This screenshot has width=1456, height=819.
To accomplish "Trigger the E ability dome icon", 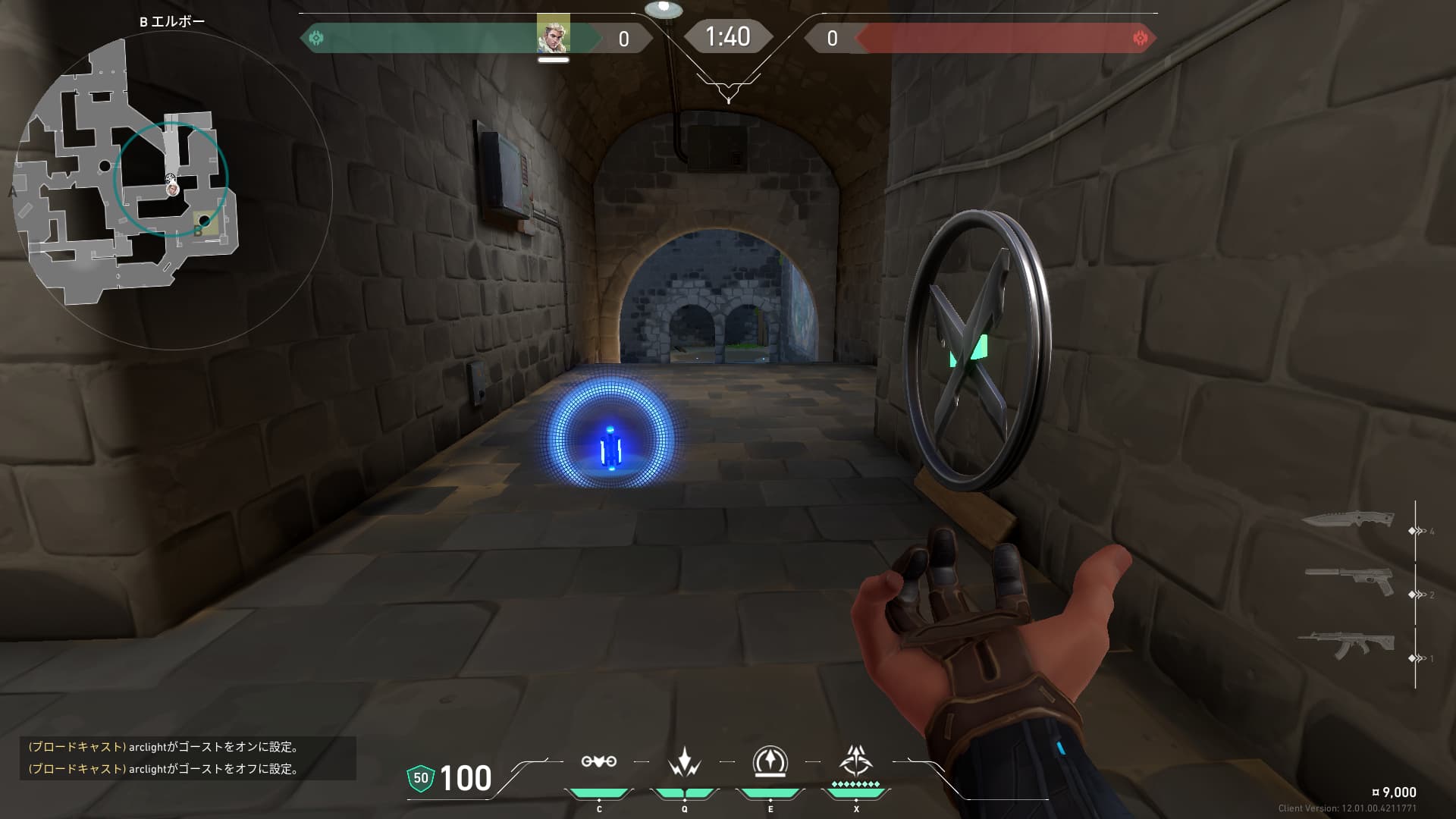I will (x=770, y=761).
